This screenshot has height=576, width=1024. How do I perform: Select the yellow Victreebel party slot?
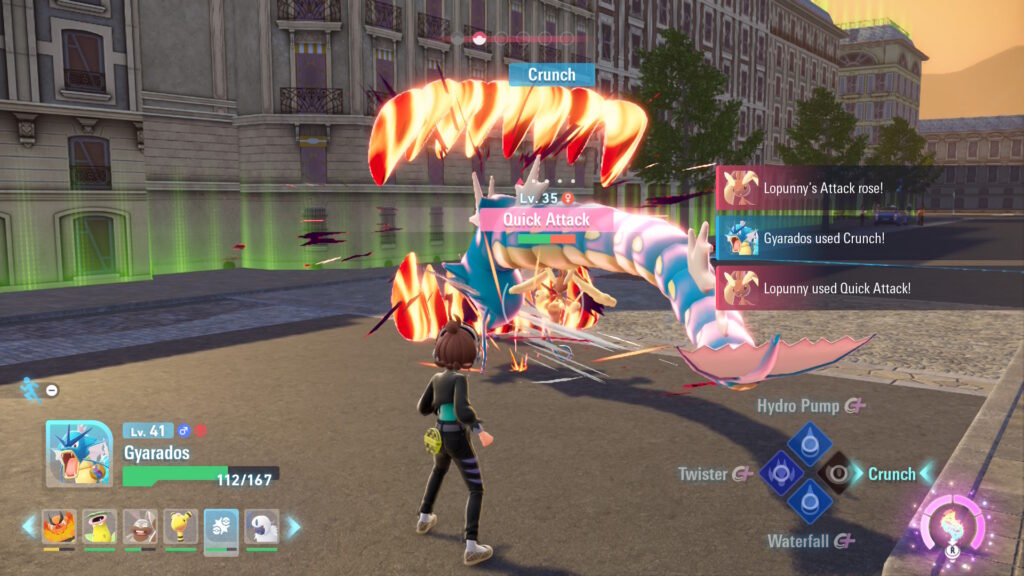tap(99, 527)
